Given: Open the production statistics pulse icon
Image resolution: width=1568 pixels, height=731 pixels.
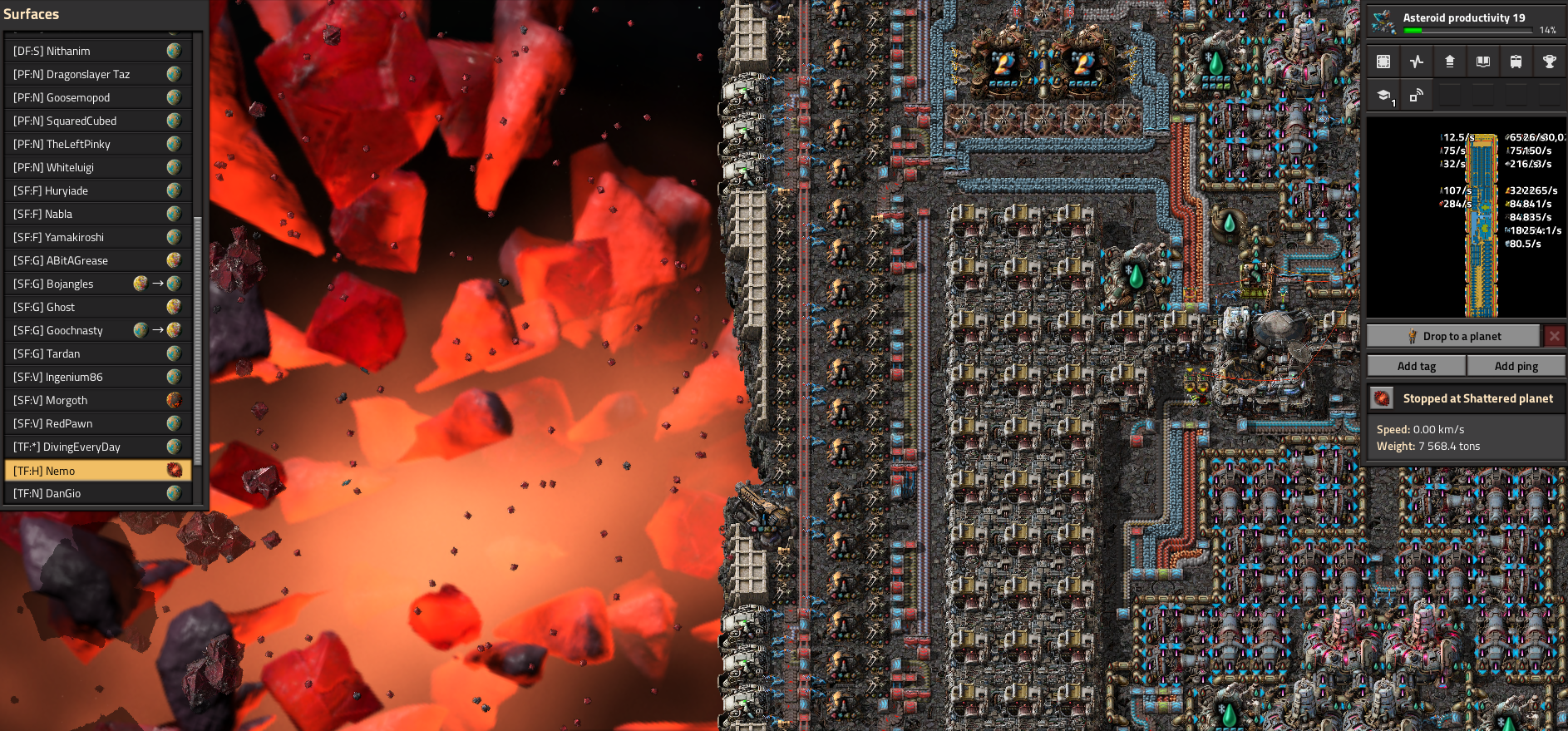Looking at the screenshot, I should coord(1417,62).
